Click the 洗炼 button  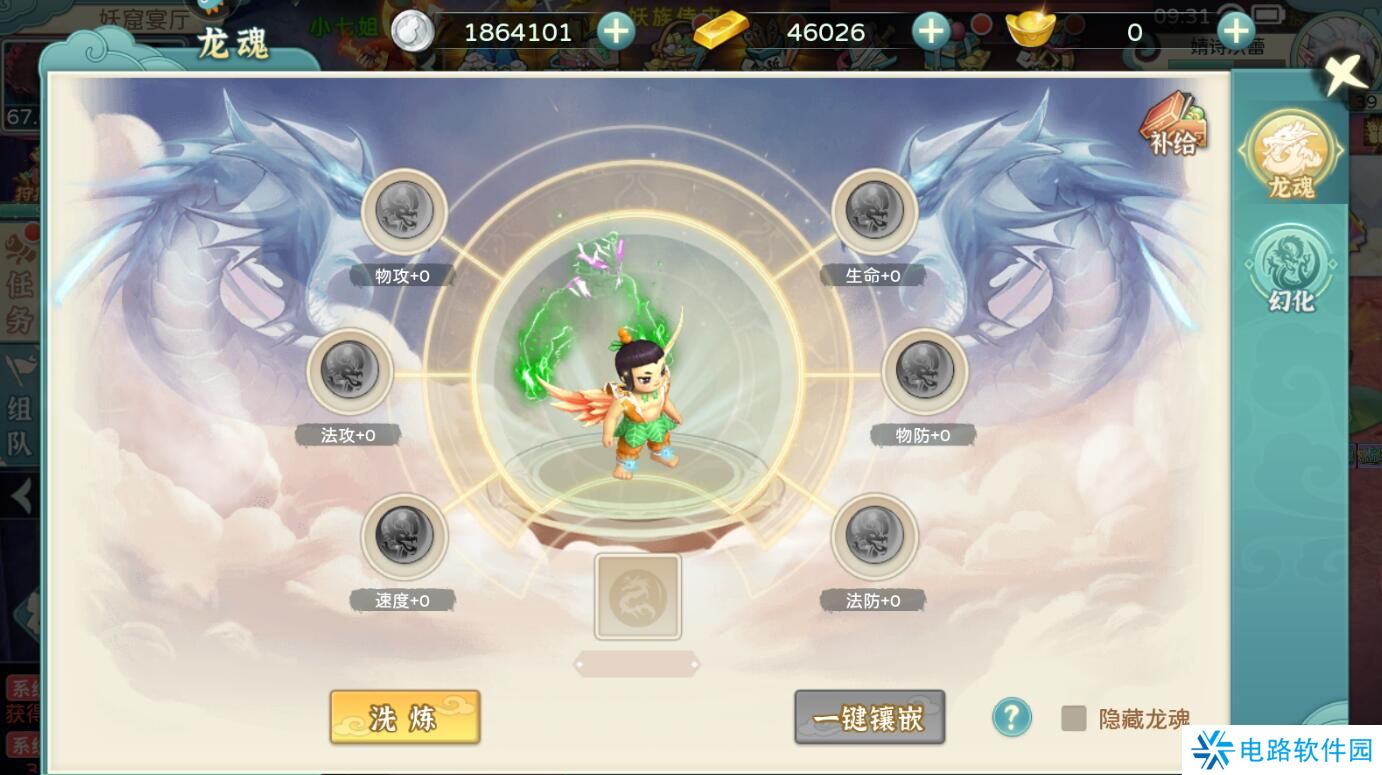point(404,716)
